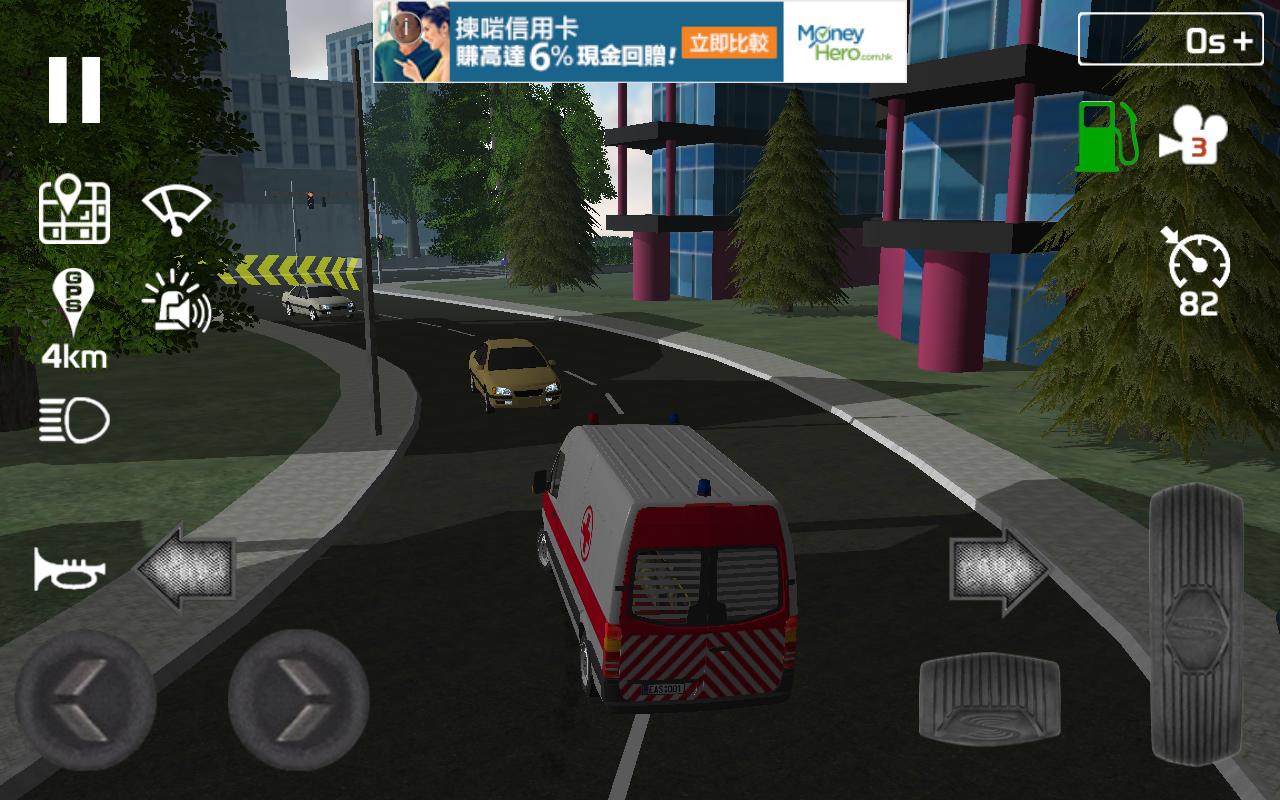This screenshot has height=800, width=1280.
Task: Honk the horn
Action: point(69,569)
